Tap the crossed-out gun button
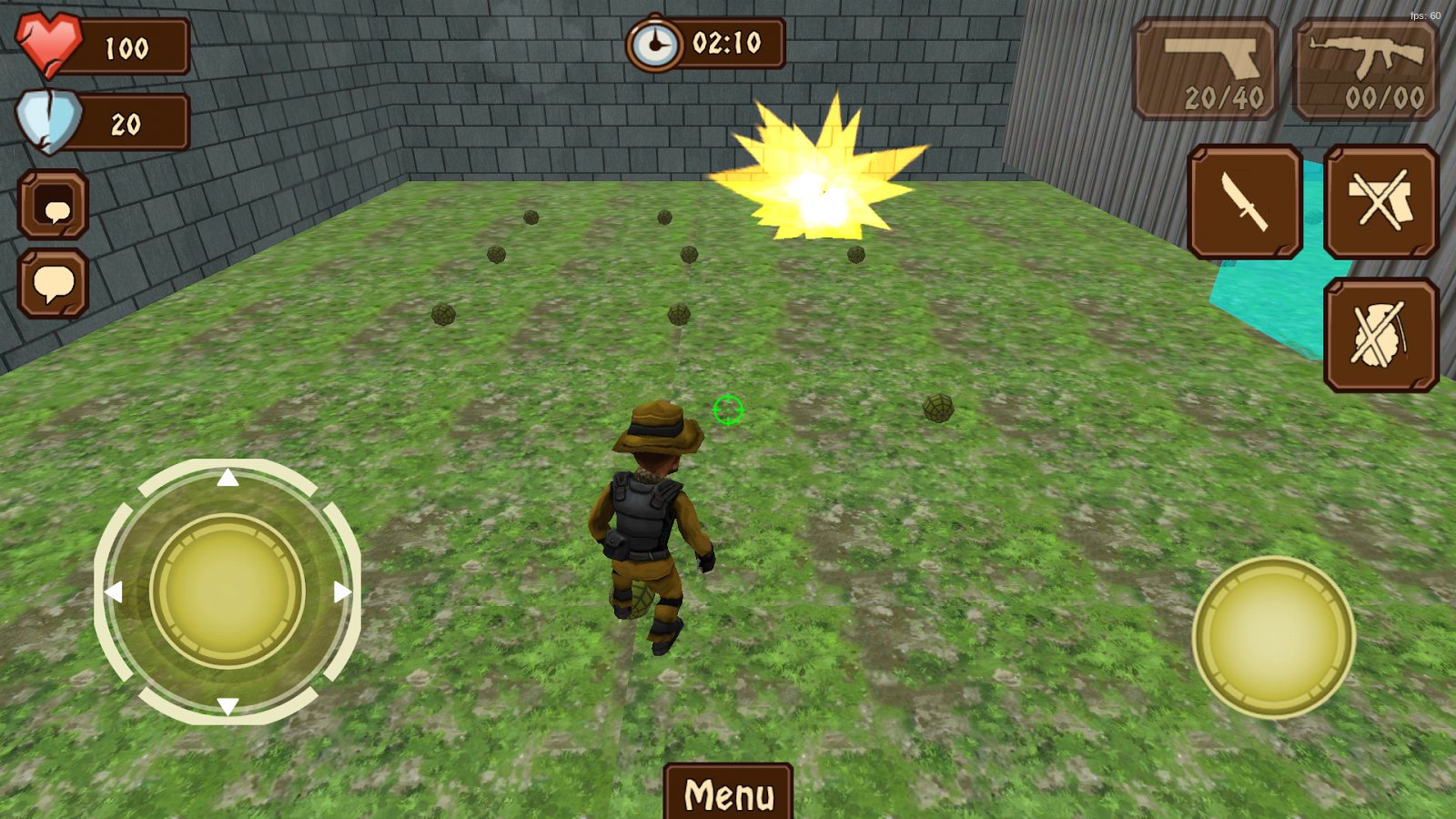Image resolution: width=1456 pixels, height=819 pixels. coord(1380,202)
